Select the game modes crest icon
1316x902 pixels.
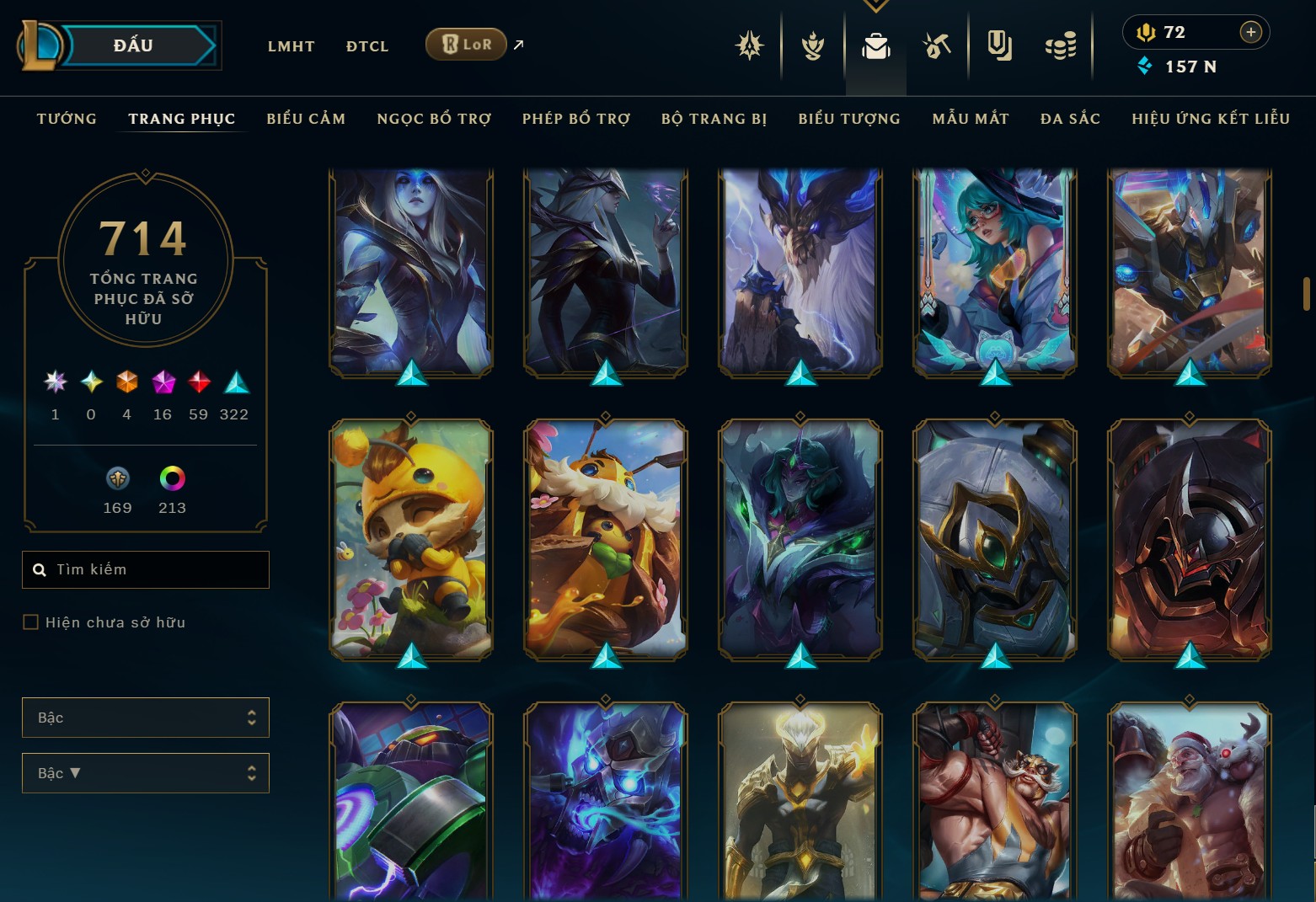pos(749,46)
